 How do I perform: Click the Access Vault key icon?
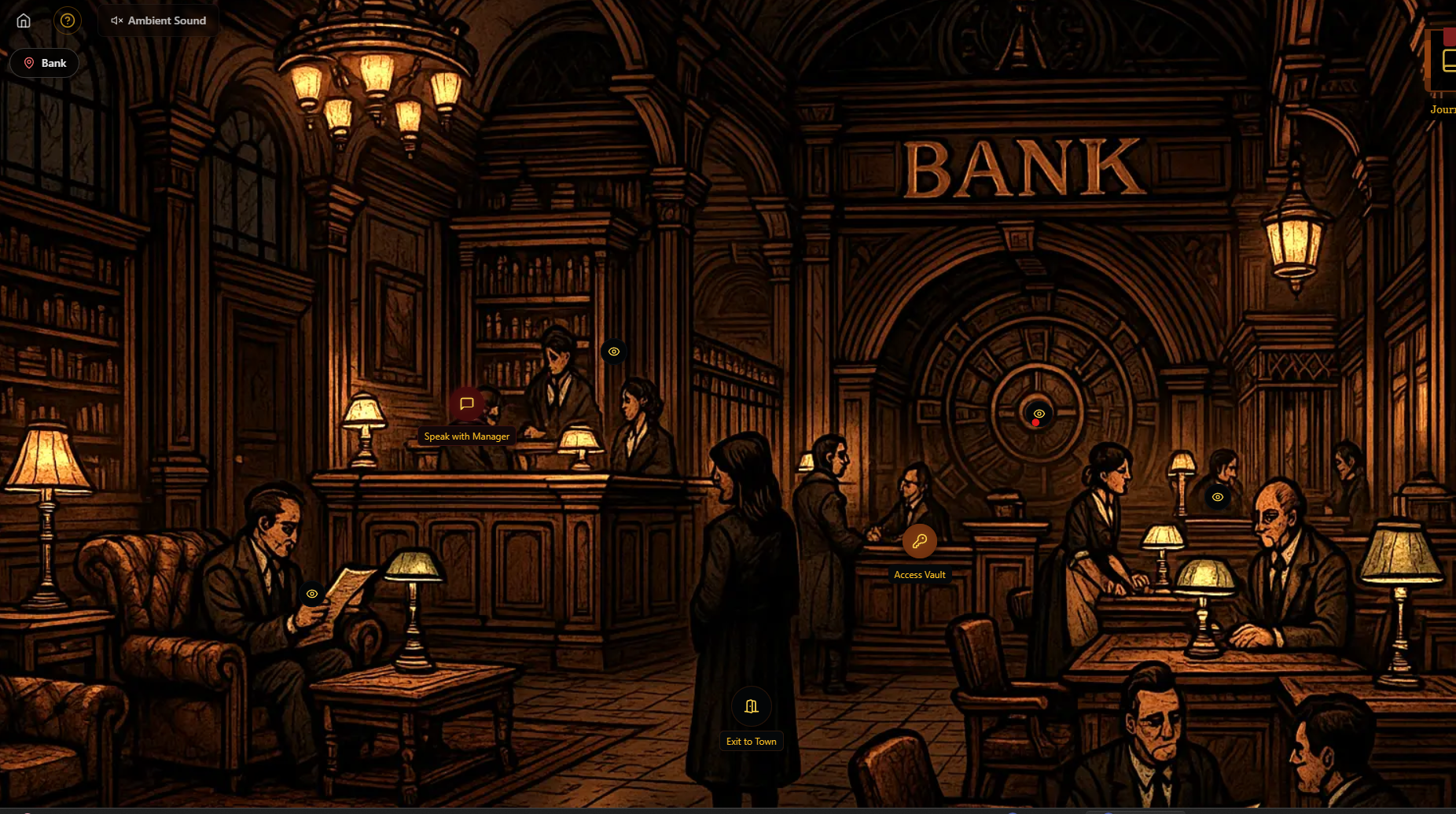pos(919,541)
